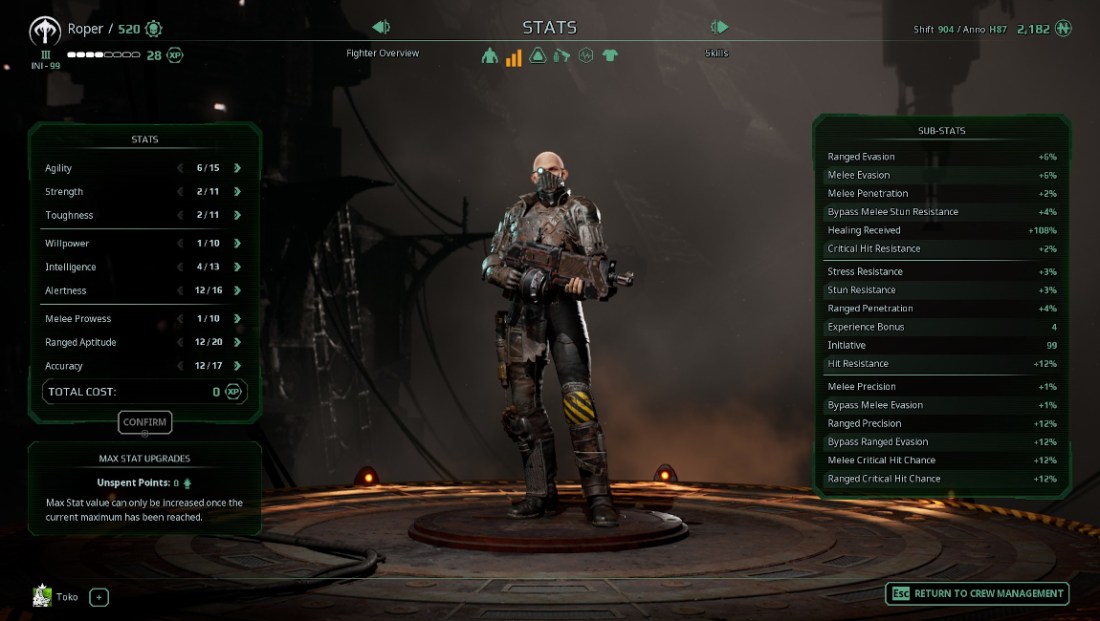Image resolution: width=1100 pixels, height=621 pixels.
Task: Raise Toughness with its right arrow
Action: click(237, 215)
